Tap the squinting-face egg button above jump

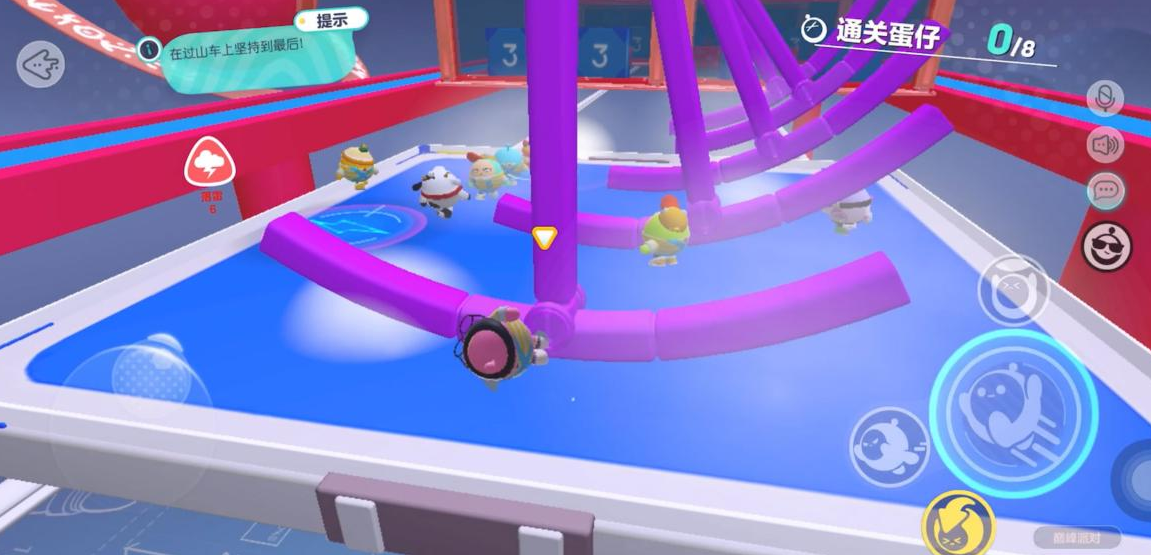(x=1013, y=291)
